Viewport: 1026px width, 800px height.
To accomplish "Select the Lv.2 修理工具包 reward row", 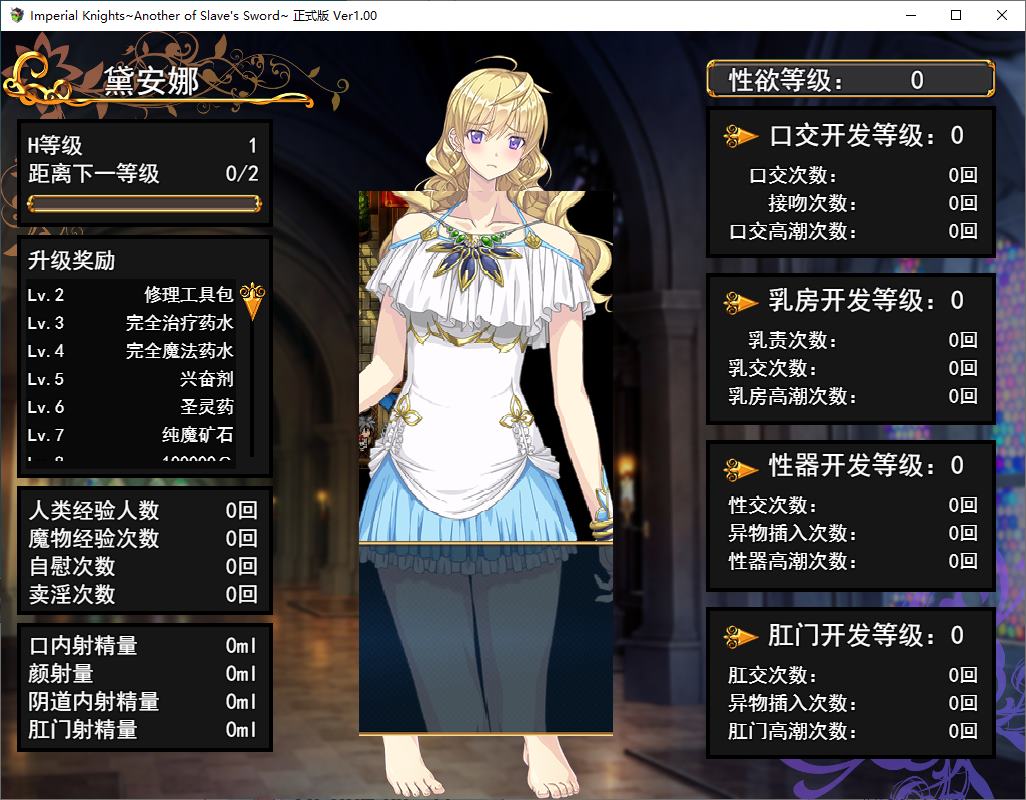I will tap(130, 295).
